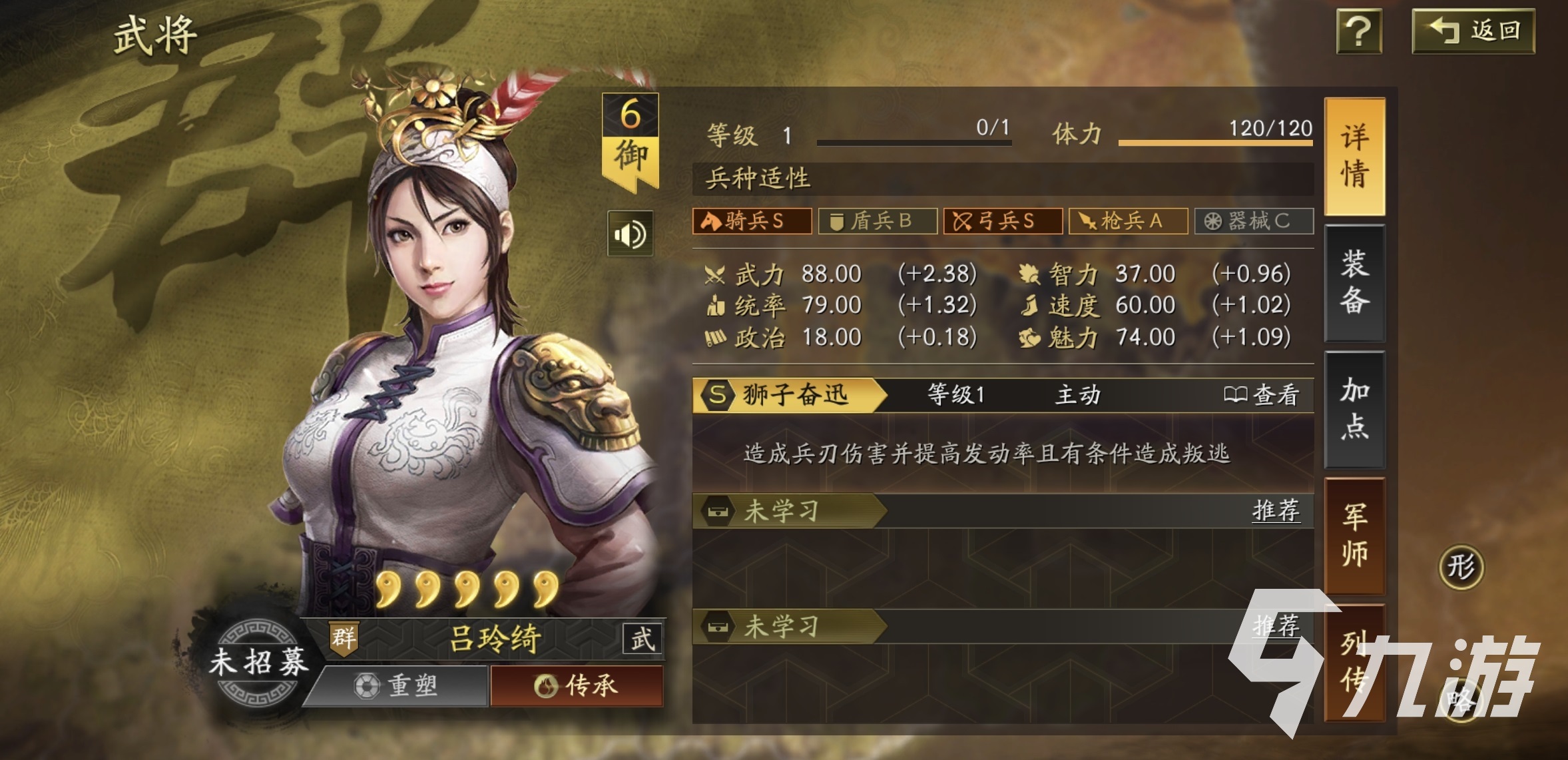The height and width of the screenshot is (760, 1568).
Task: Select the 器械 C siege aptitude
Action: pos(1253,221)
